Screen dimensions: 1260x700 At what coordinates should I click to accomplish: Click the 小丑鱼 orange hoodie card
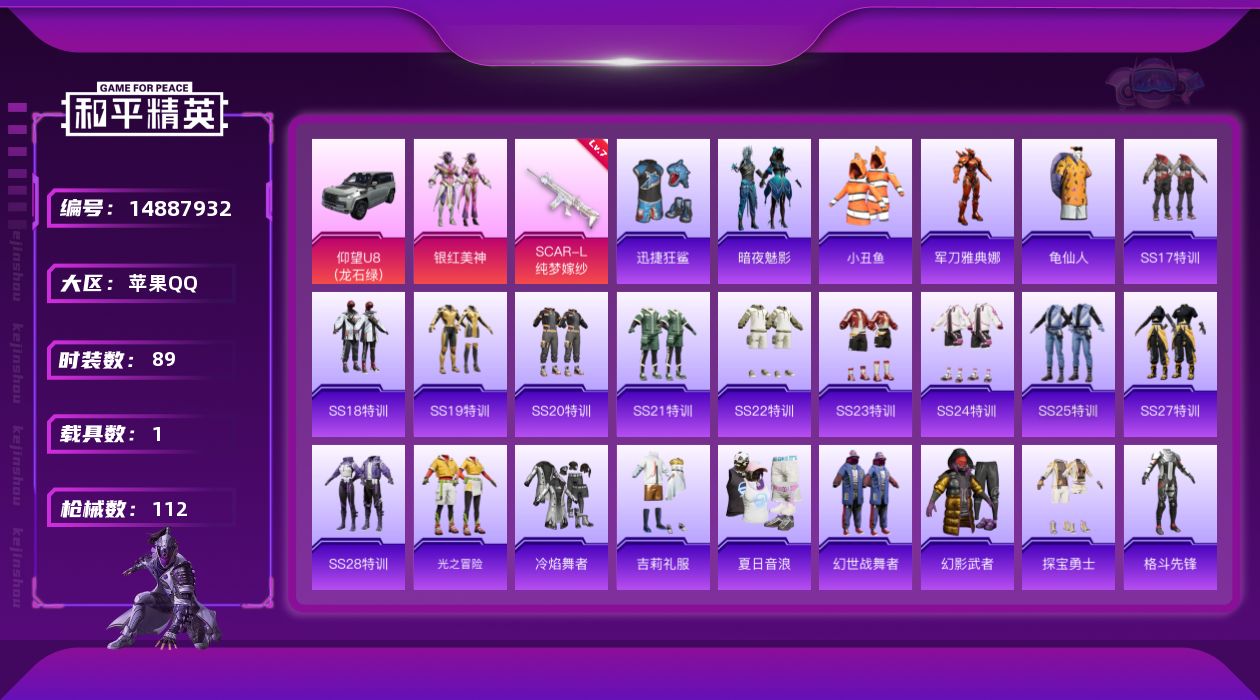(865, 211)
